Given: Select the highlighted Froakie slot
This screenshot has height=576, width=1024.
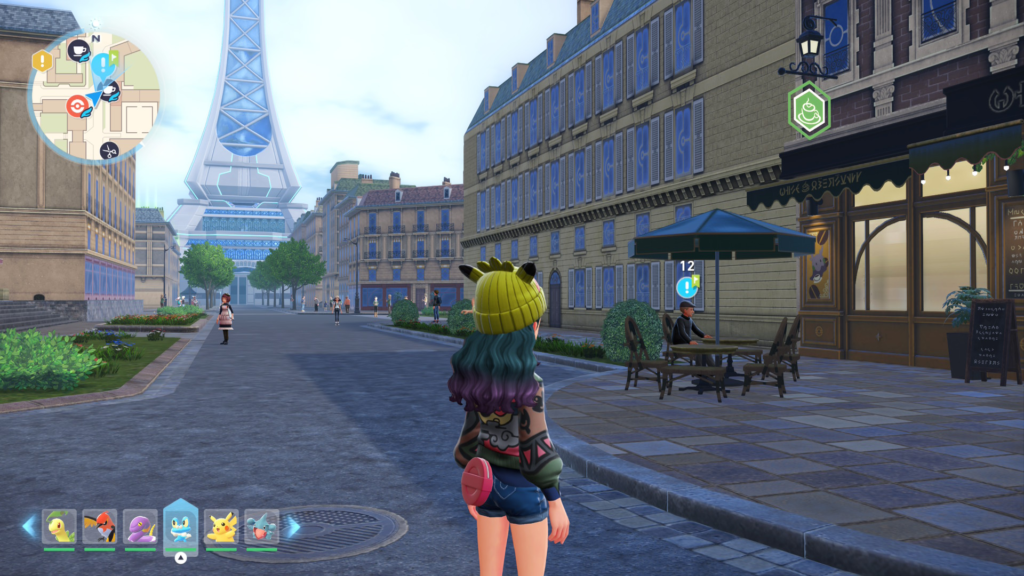Looking at the screenshot, I should pyautogui.click(x=180, y=526).
